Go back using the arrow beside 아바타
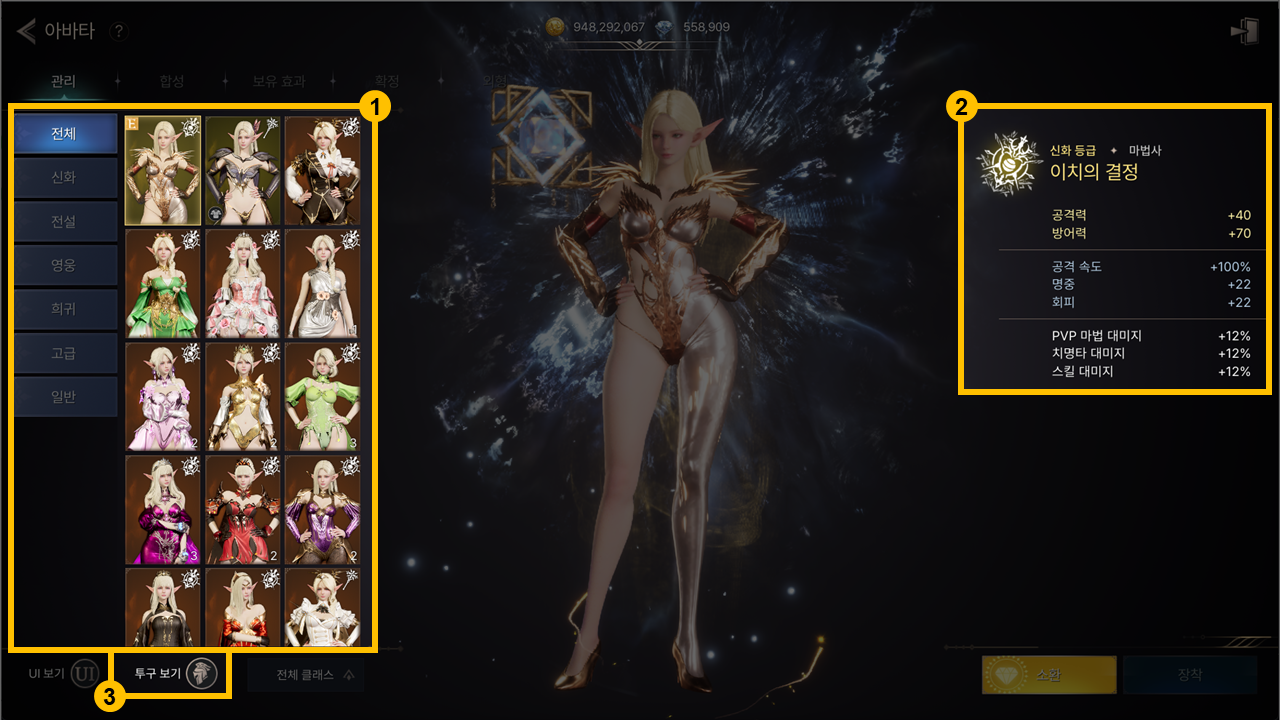This screenshot has height=720, width=1280. point(26,32)
